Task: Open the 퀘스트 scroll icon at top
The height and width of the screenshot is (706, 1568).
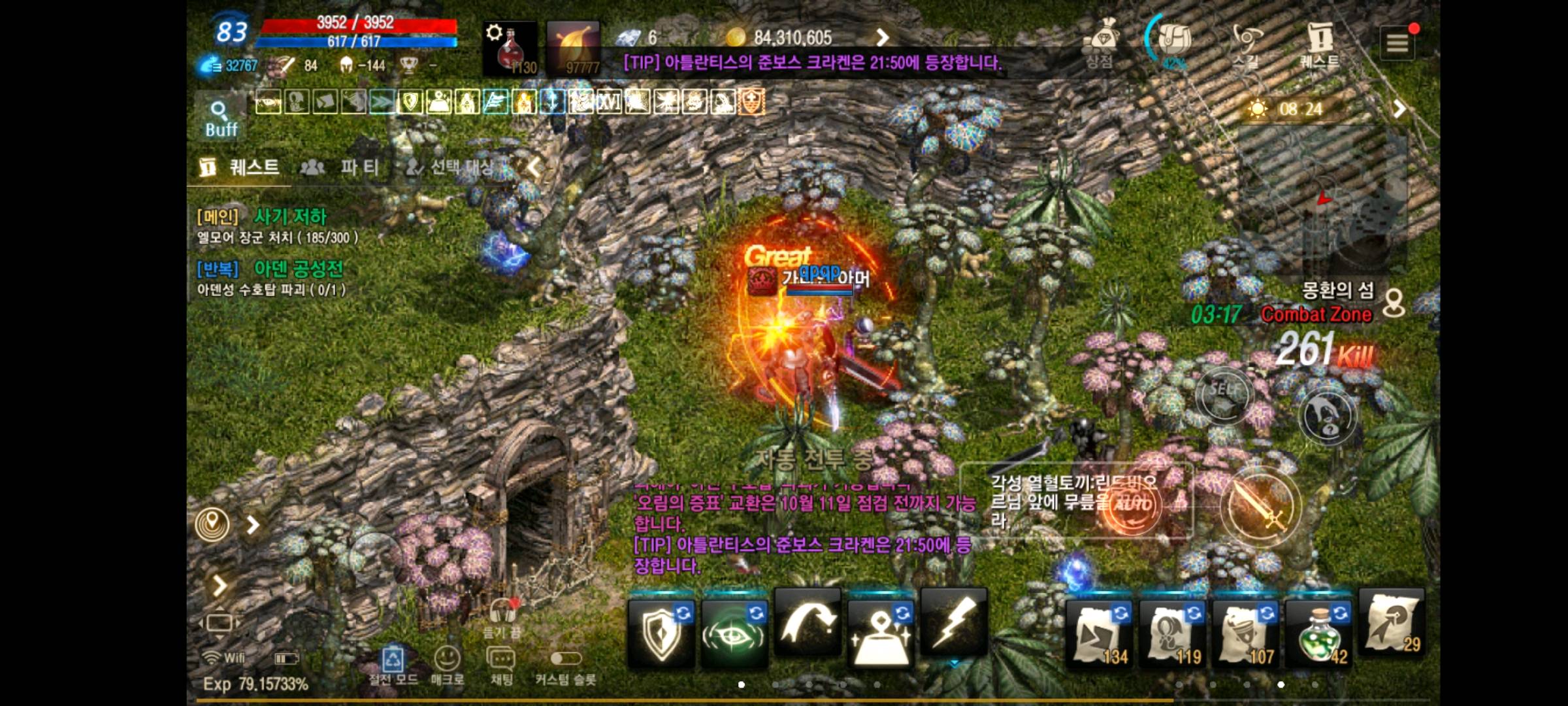Action: [1320, 44]
